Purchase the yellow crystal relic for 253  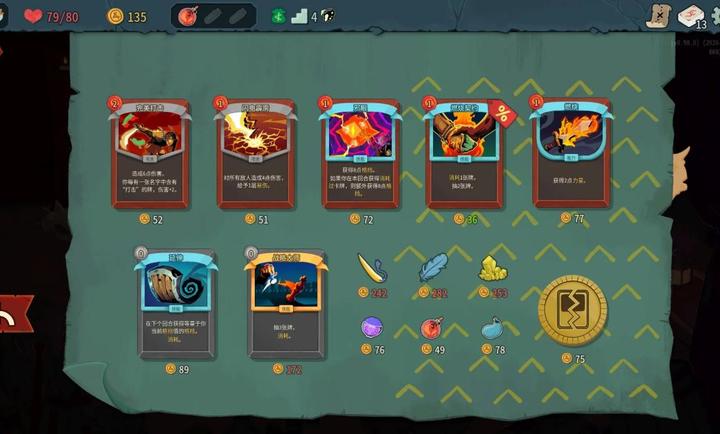[492, 268]
